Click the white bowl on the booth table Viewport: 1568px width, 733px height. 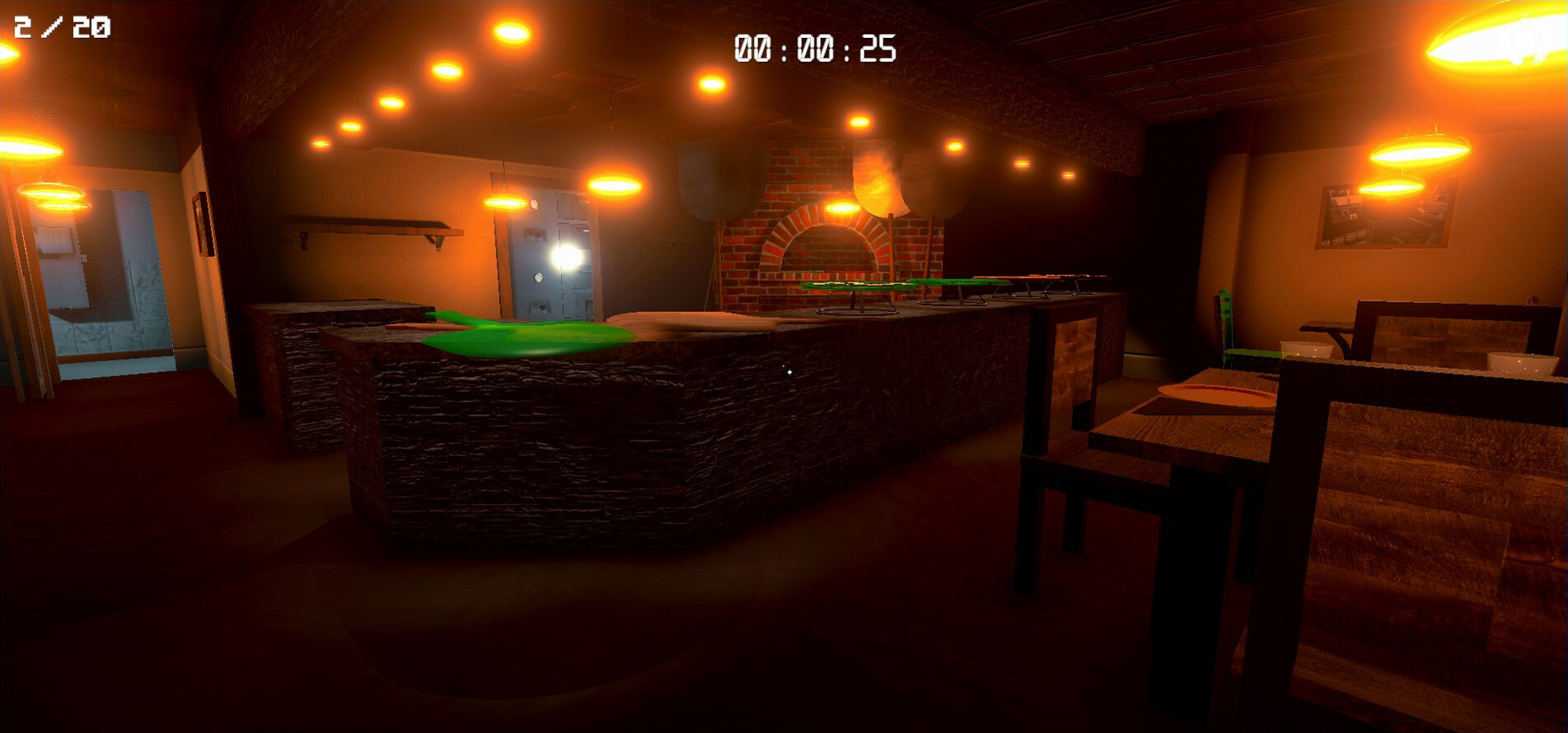click(1306, 351)
